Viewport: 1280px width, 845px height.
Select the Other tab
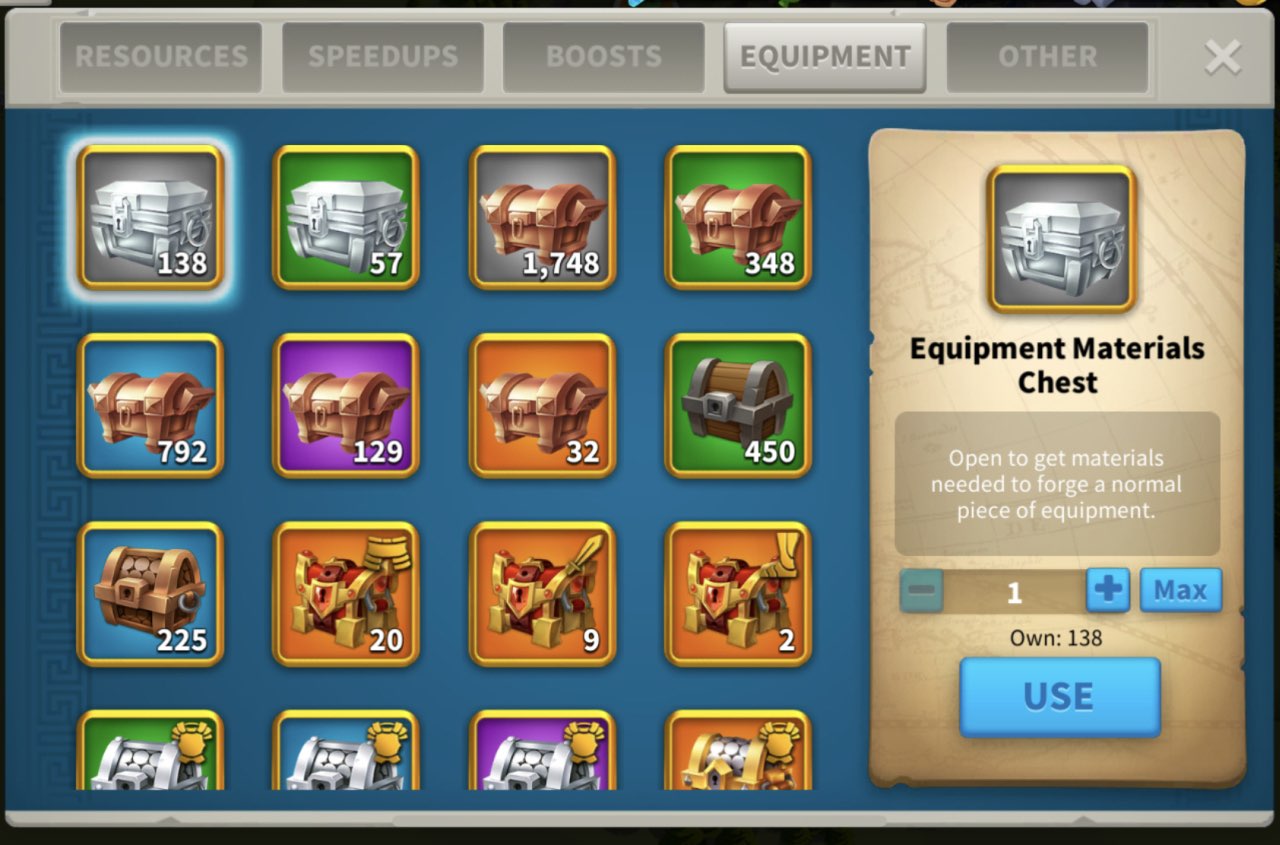click(x=1047, y=57)
